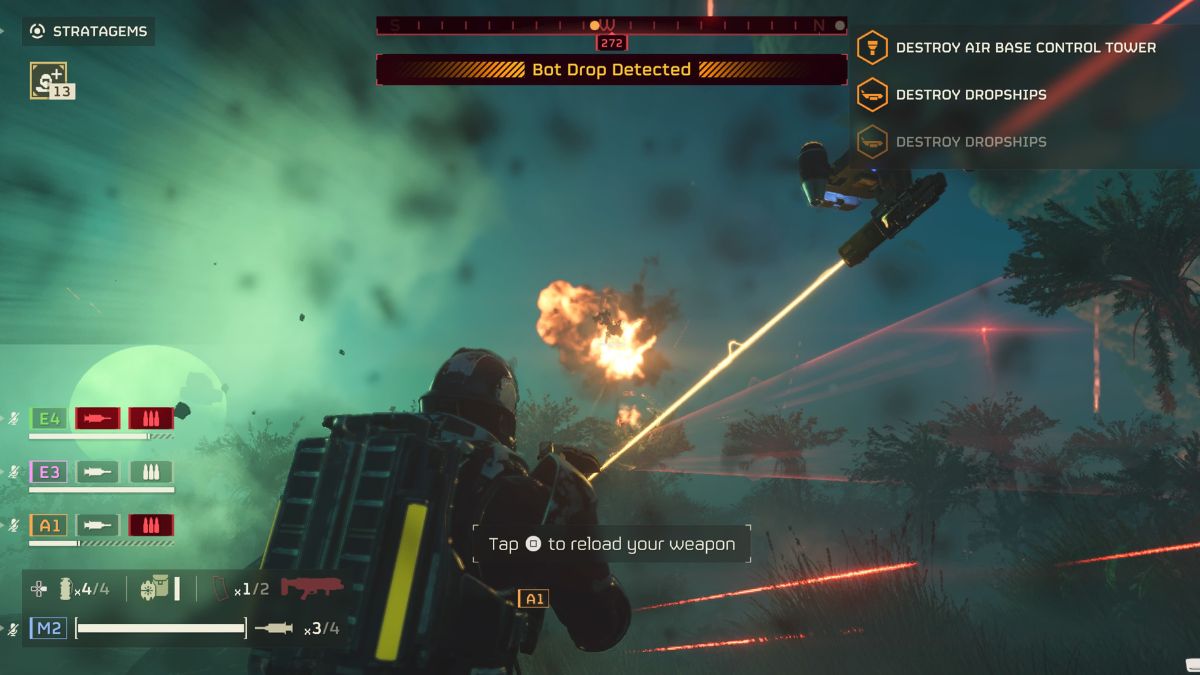Select Destroy Air Base Control Tower objective
Screen dimensions: 1200x675
(x=1025, y=47)
